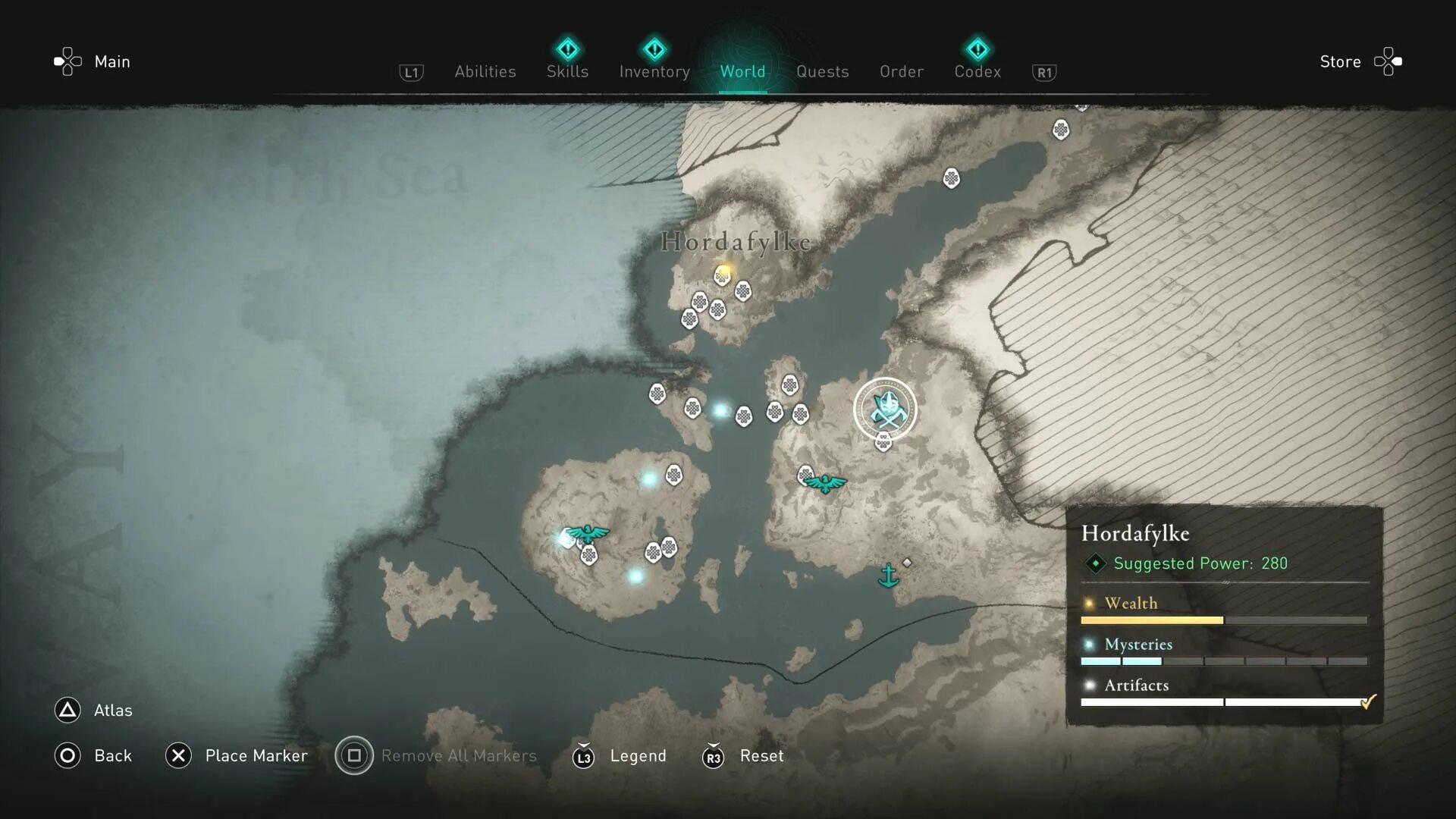
Task: Open the Quests tab
Action: 822,71
